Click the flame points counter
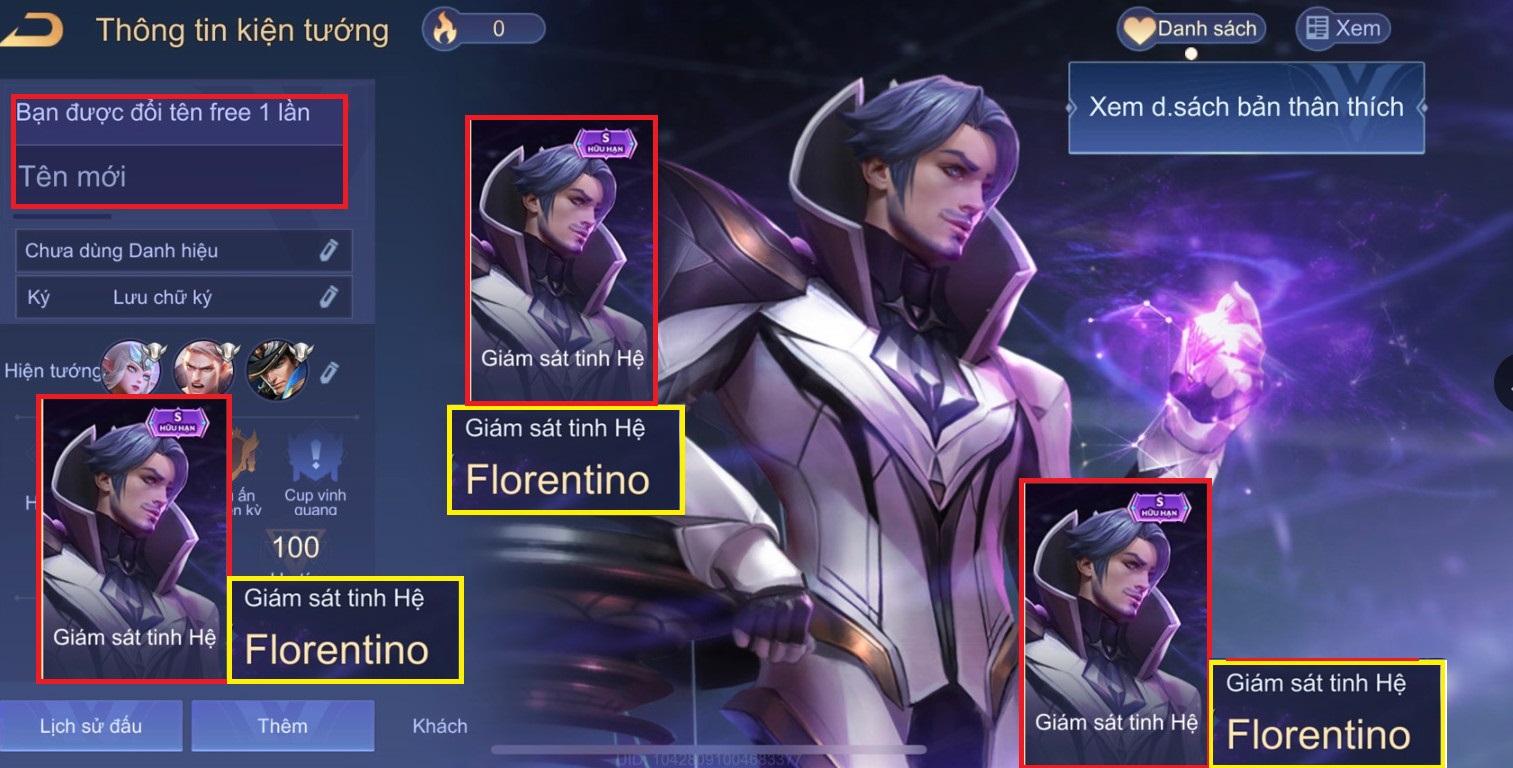The image size is (1513, 768). (486, 29)
